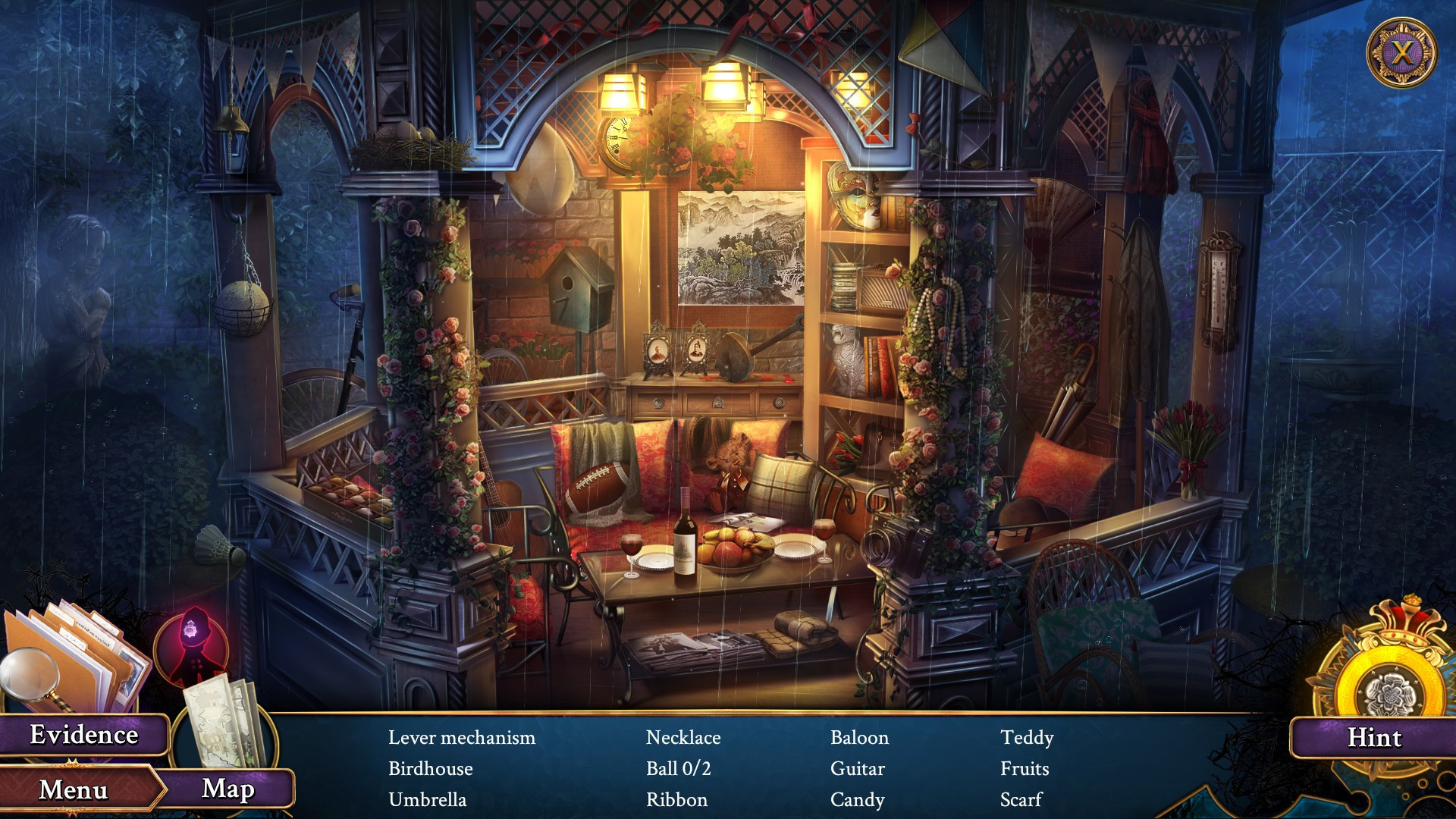Click the clock above the archway
The width and height of the screenshot is (1456, 819).
(x=621, y=141)
